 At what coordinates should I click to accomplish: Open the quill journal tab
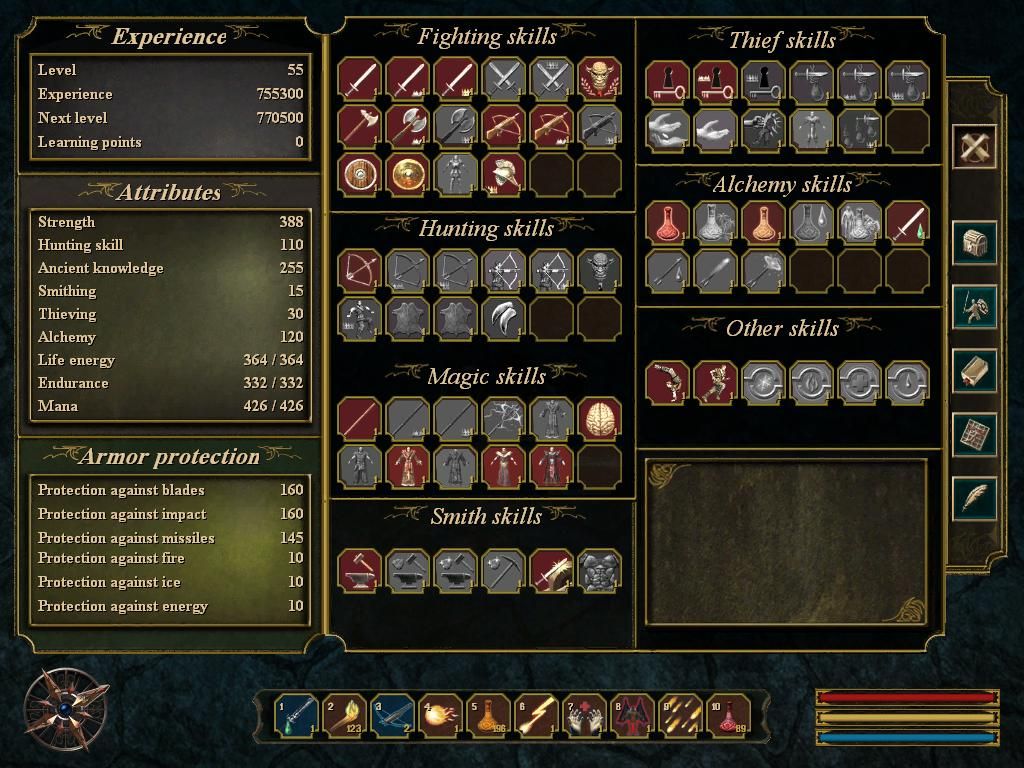pyautogui.click(x=974, y=497)
